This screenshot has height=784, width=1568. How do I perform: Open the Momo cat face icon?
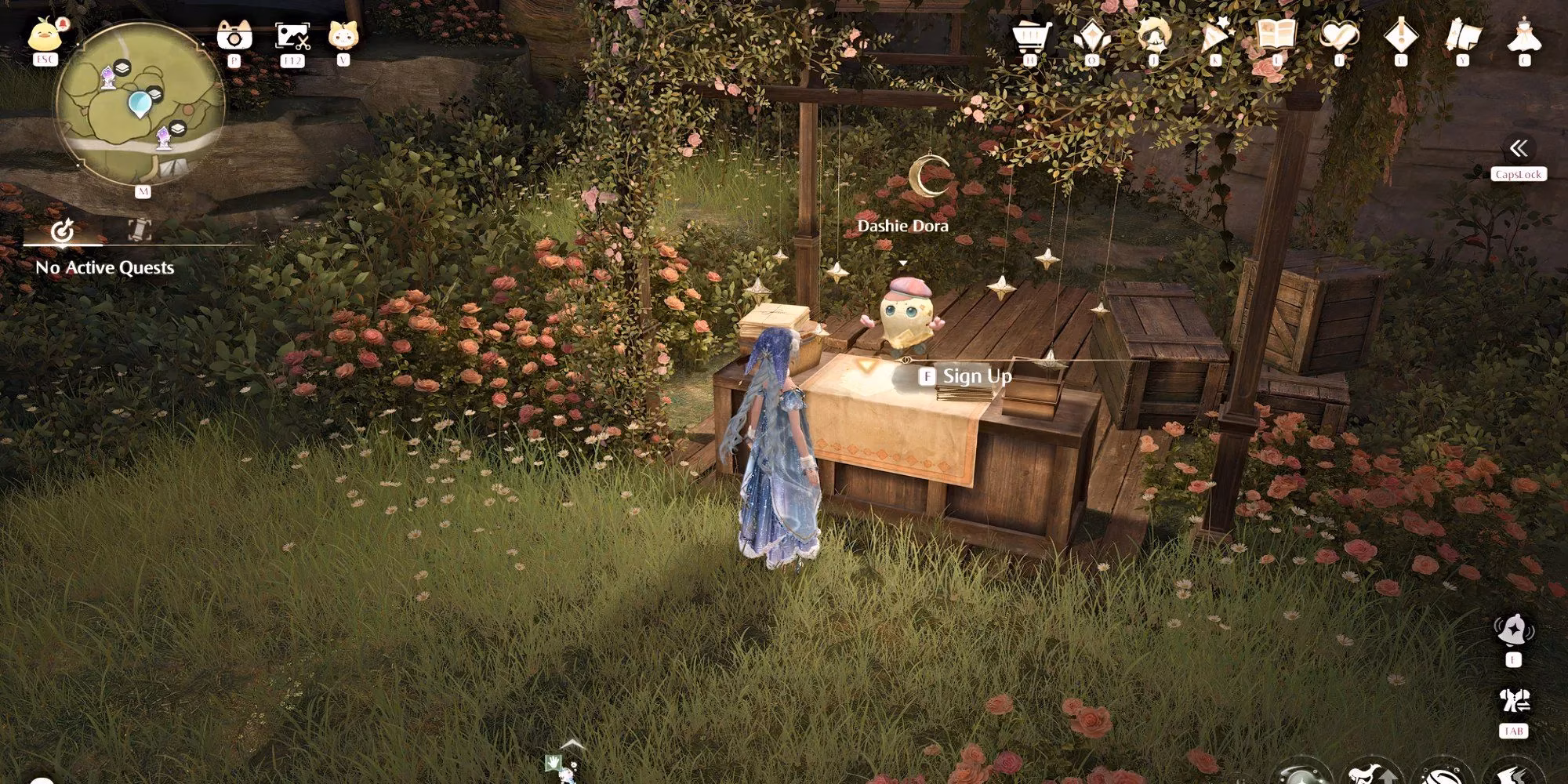tap(343, 35)
